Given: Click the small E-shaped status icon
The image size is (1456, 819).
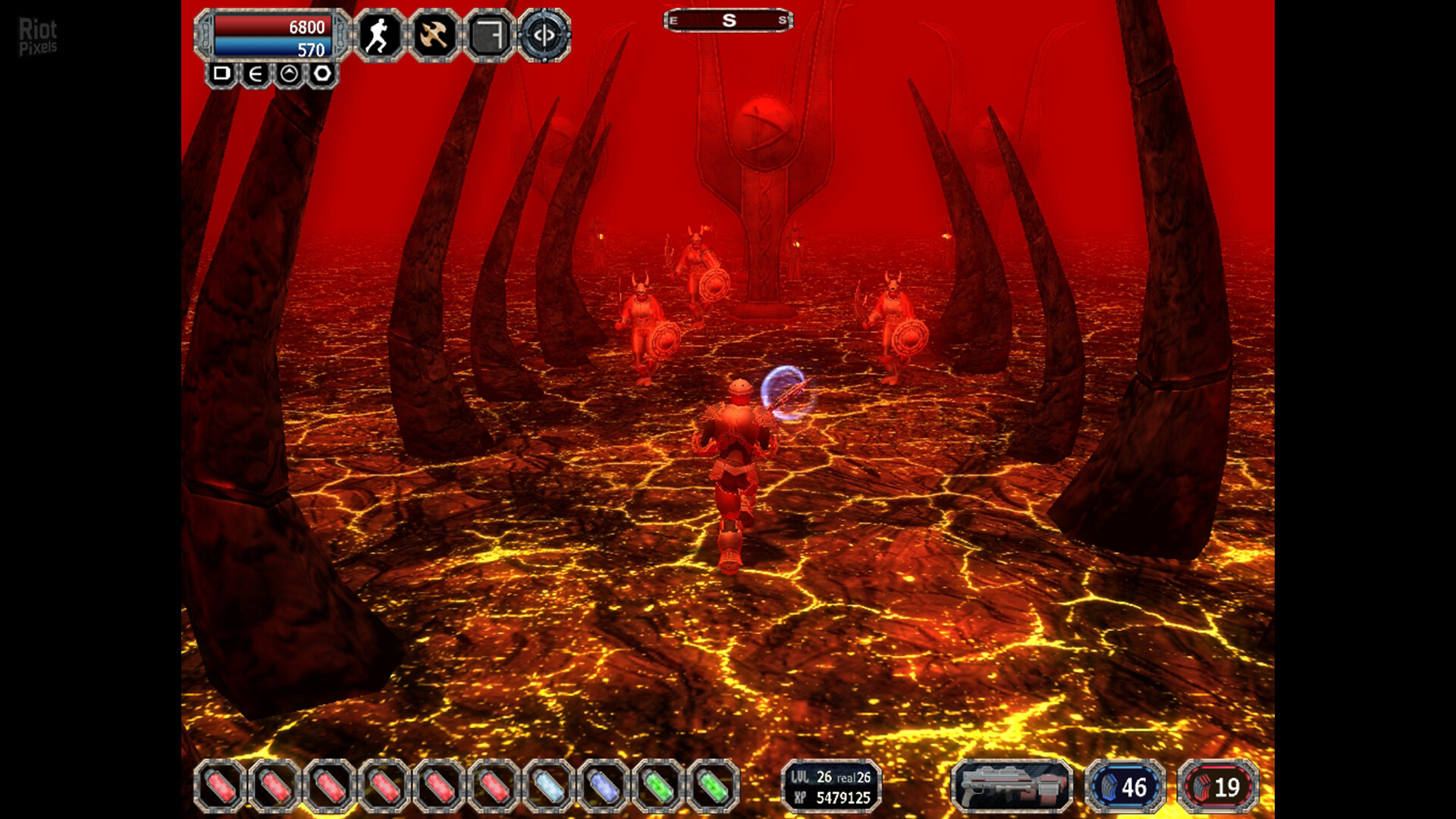Looking at the screenshot, I should pyautogui.click(x=256, y=74).
